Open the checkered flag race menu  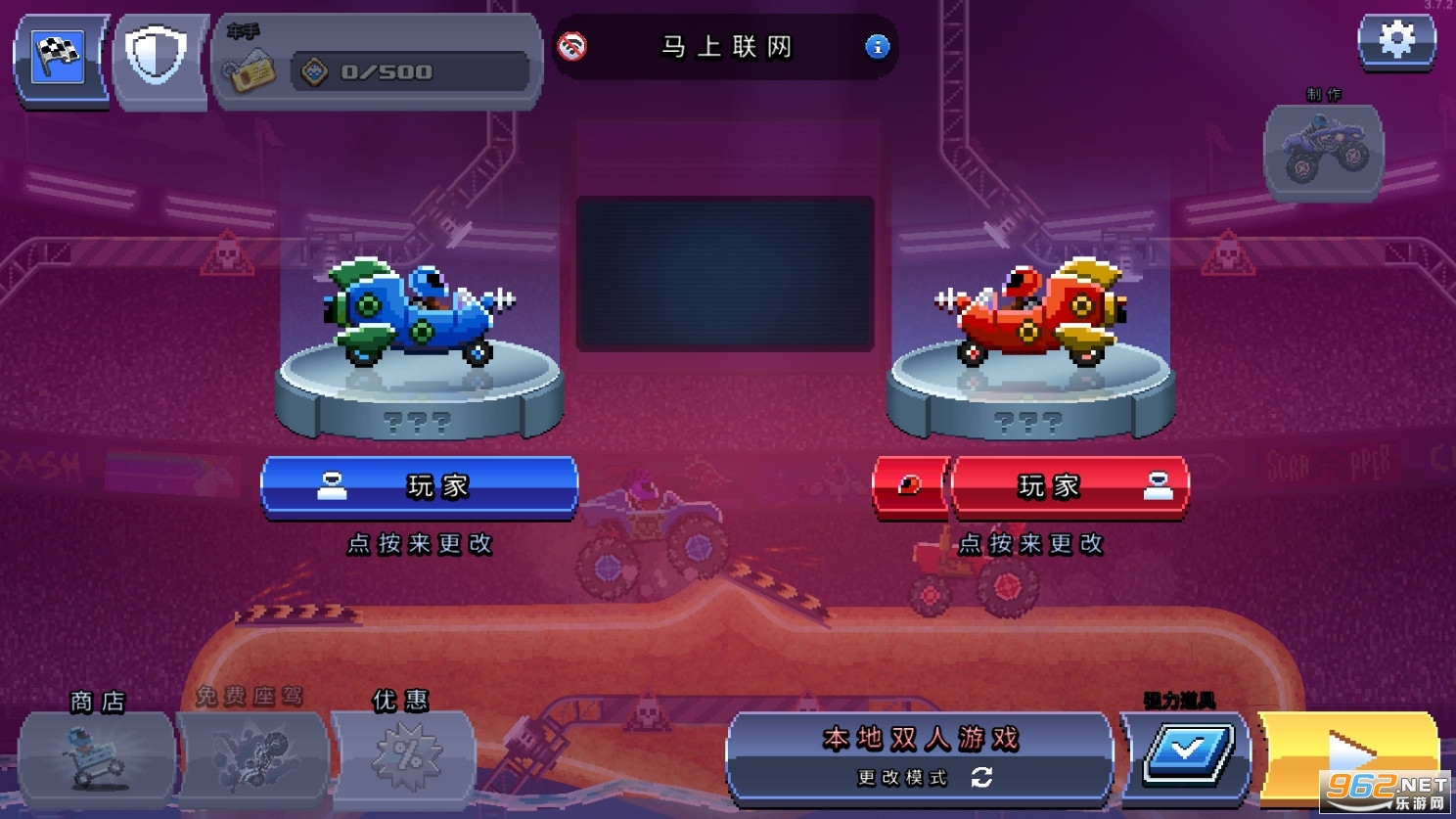[59, 59]
